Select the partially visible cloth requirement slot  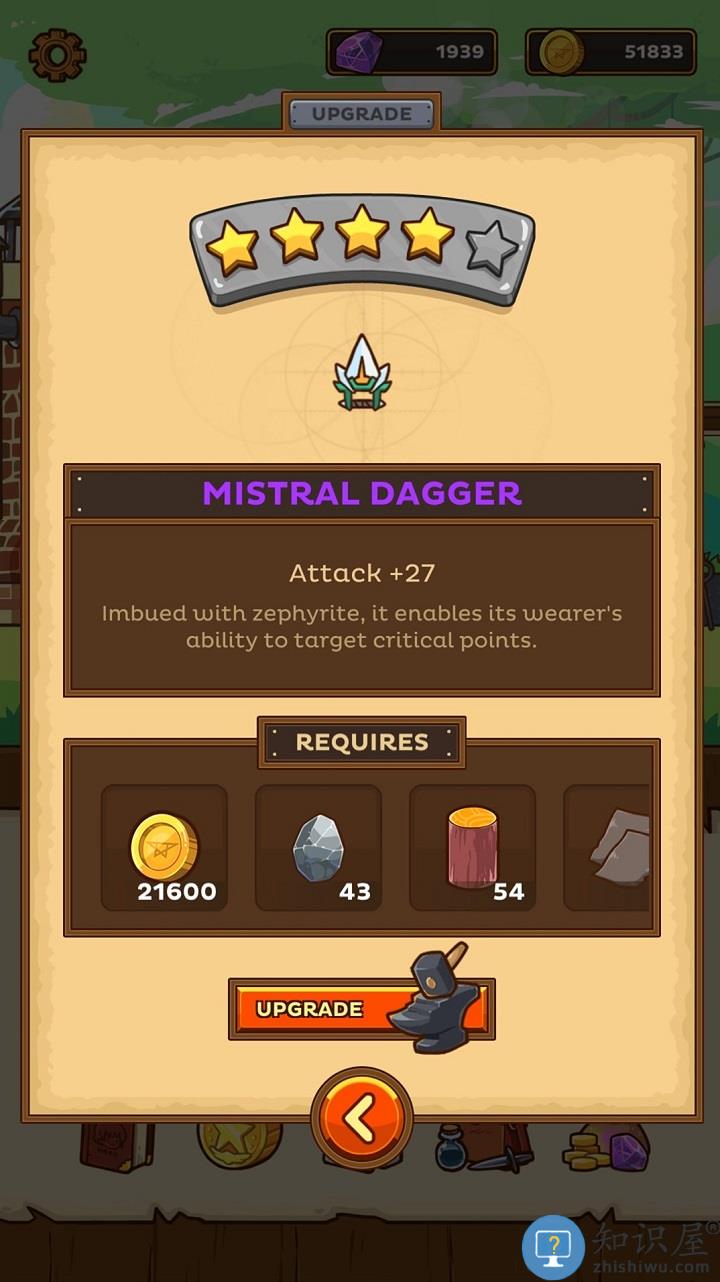(608, 848)
